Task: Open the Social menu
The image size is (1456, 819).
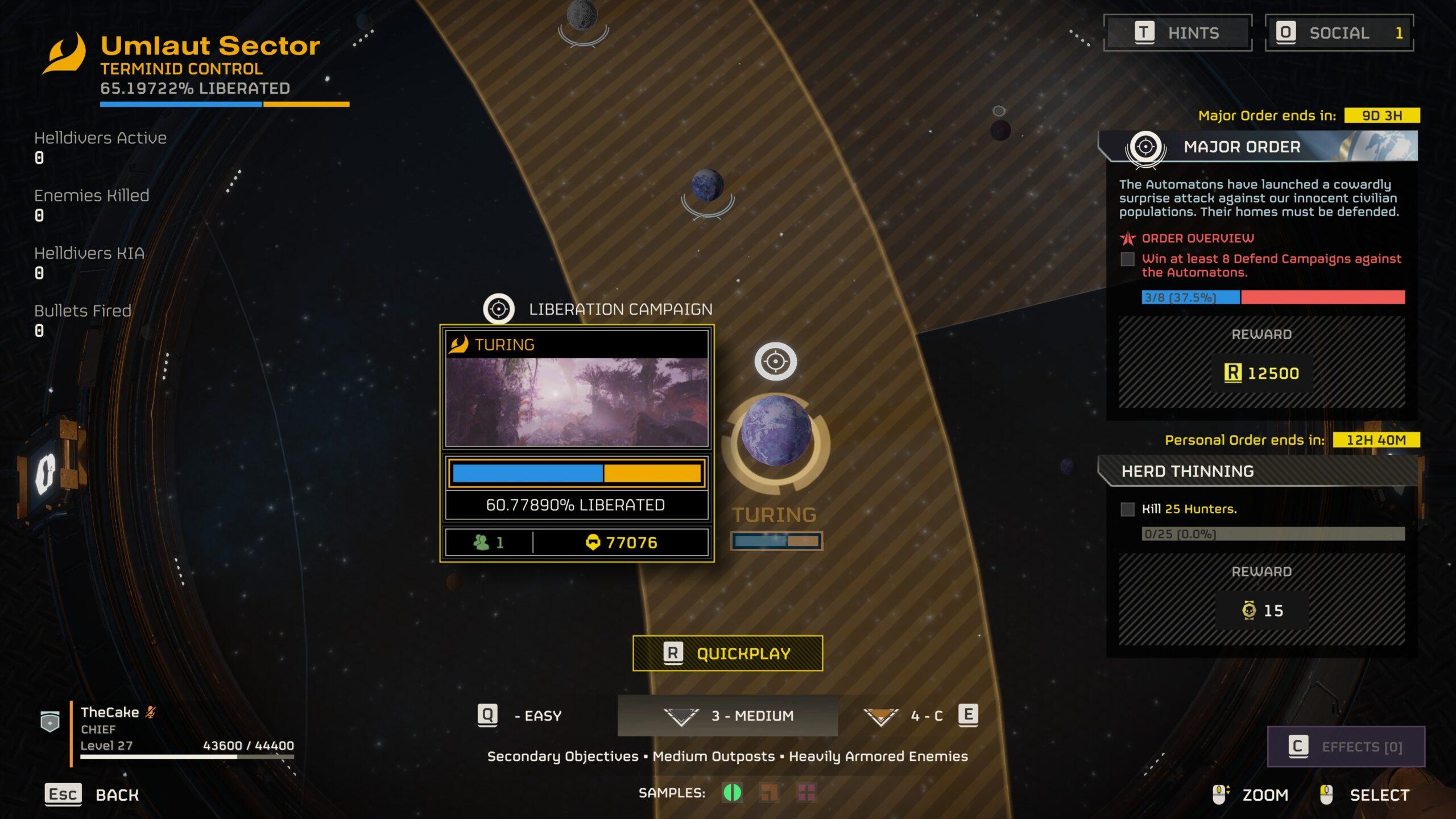Action: point(1339,33)
